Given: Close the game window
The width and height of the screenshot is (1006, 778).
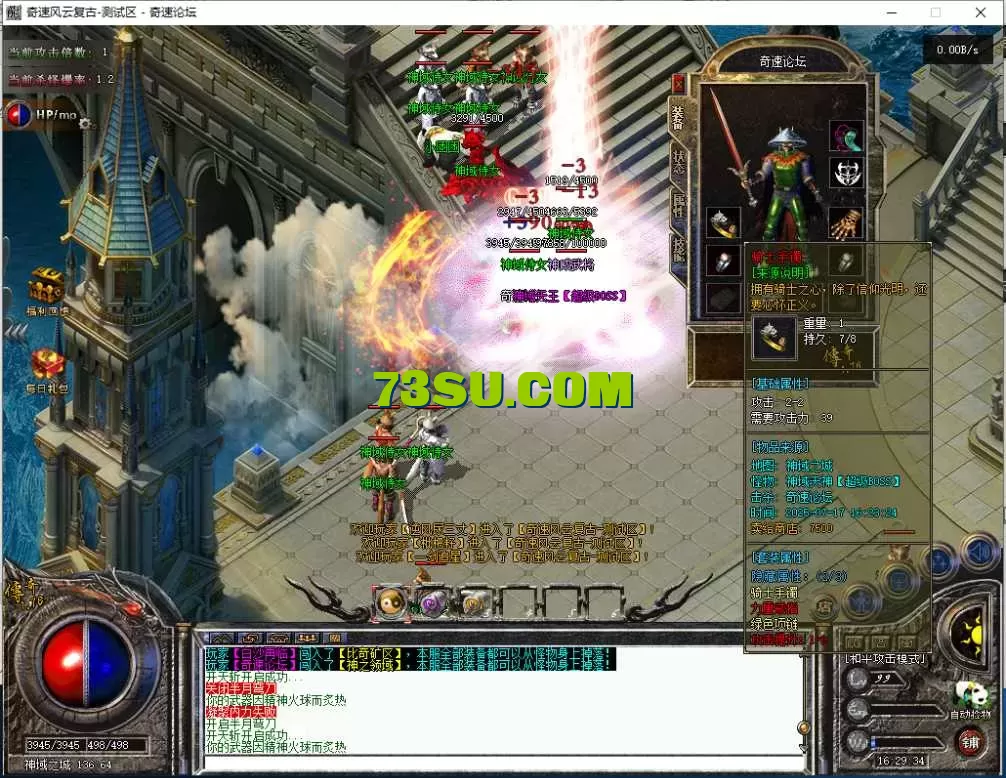Looking at the screenshot, I should point(978,13).
